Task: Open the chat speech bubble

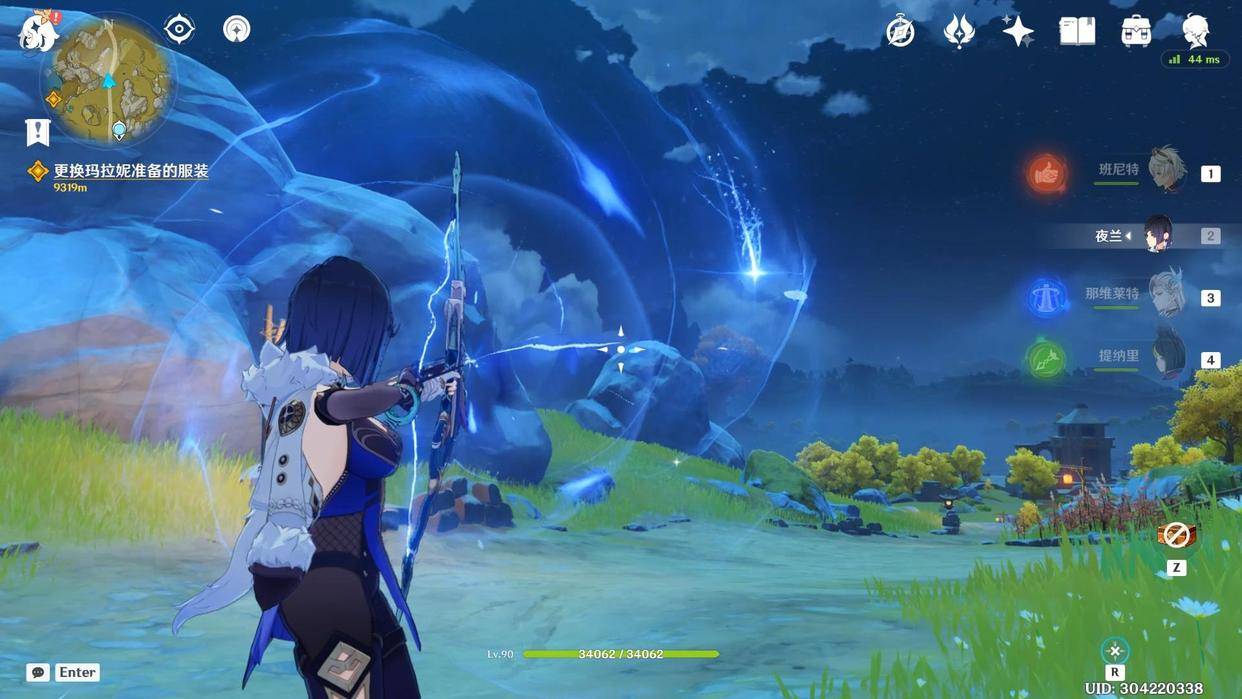Action: (38, 673)
